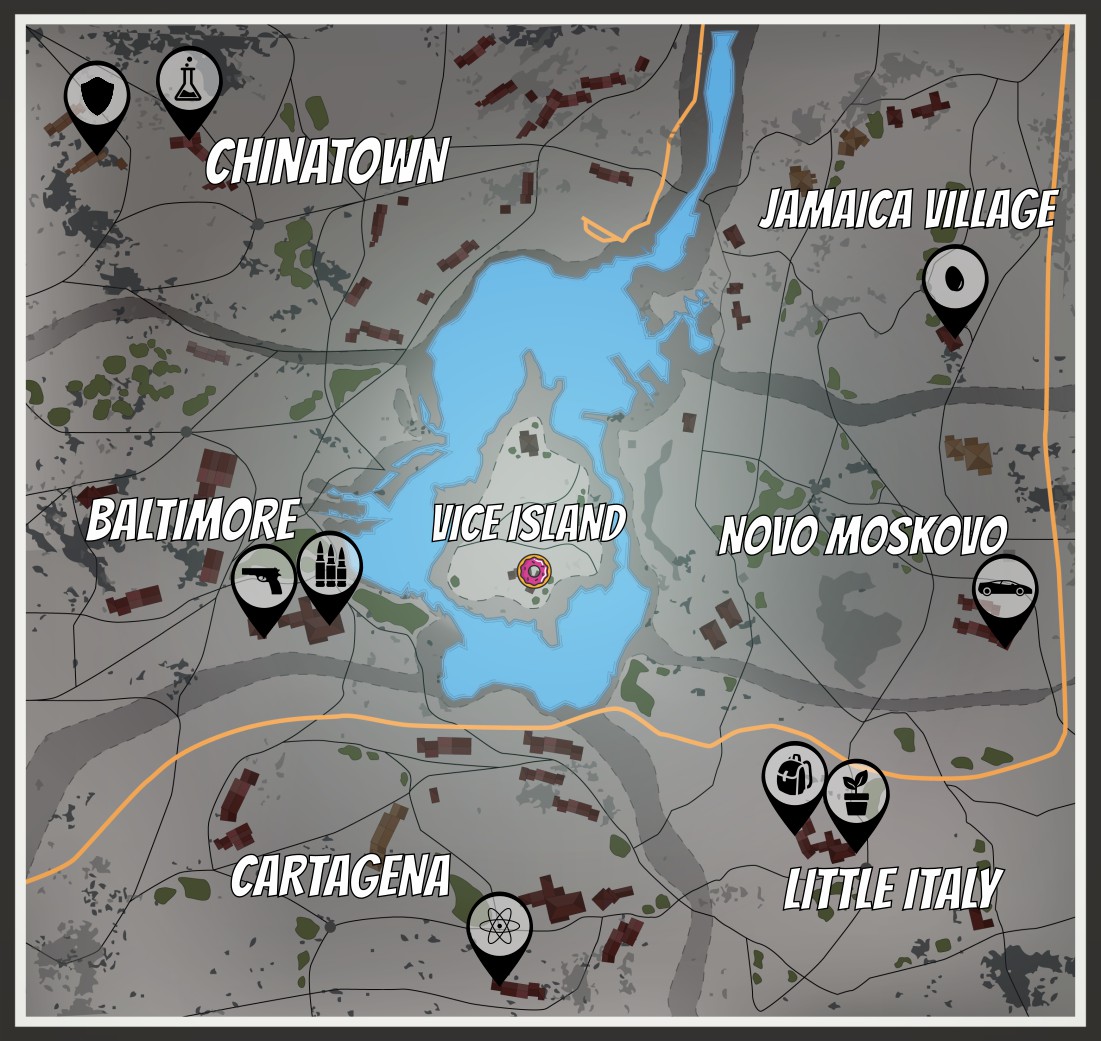Select the car marker in Novo Moskovo
The image size is (1101, 1041).
[x=1005, y=590]
